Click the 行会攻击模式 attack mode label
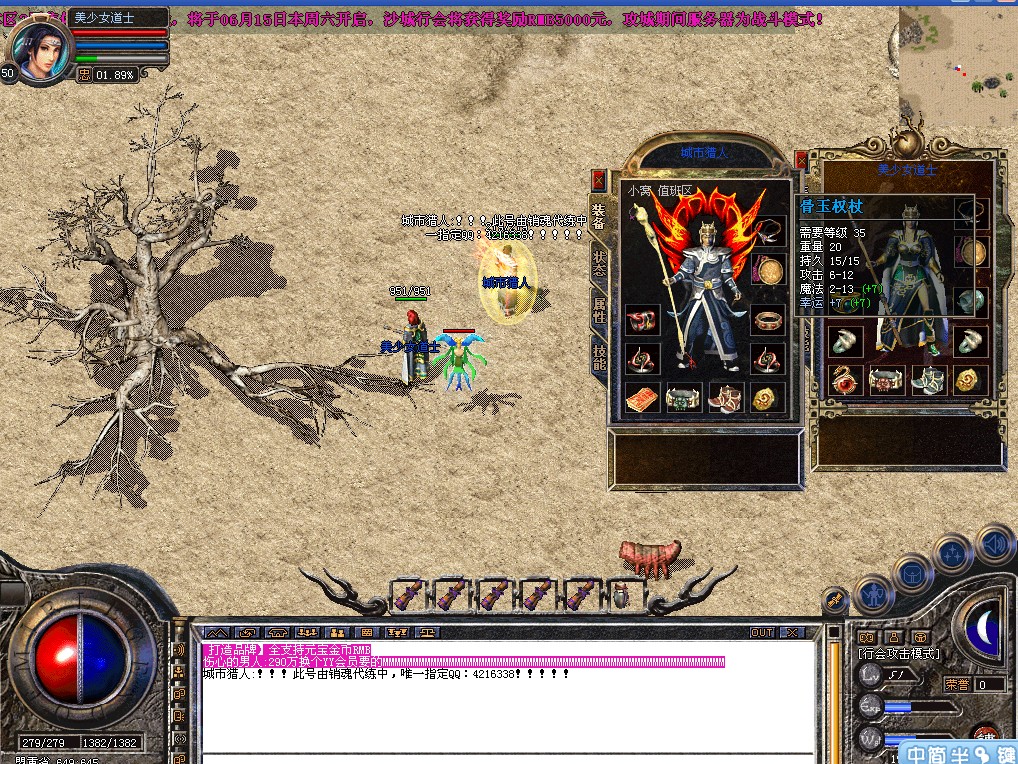The height and width of the screenshot is (764, 1018). 899,653
